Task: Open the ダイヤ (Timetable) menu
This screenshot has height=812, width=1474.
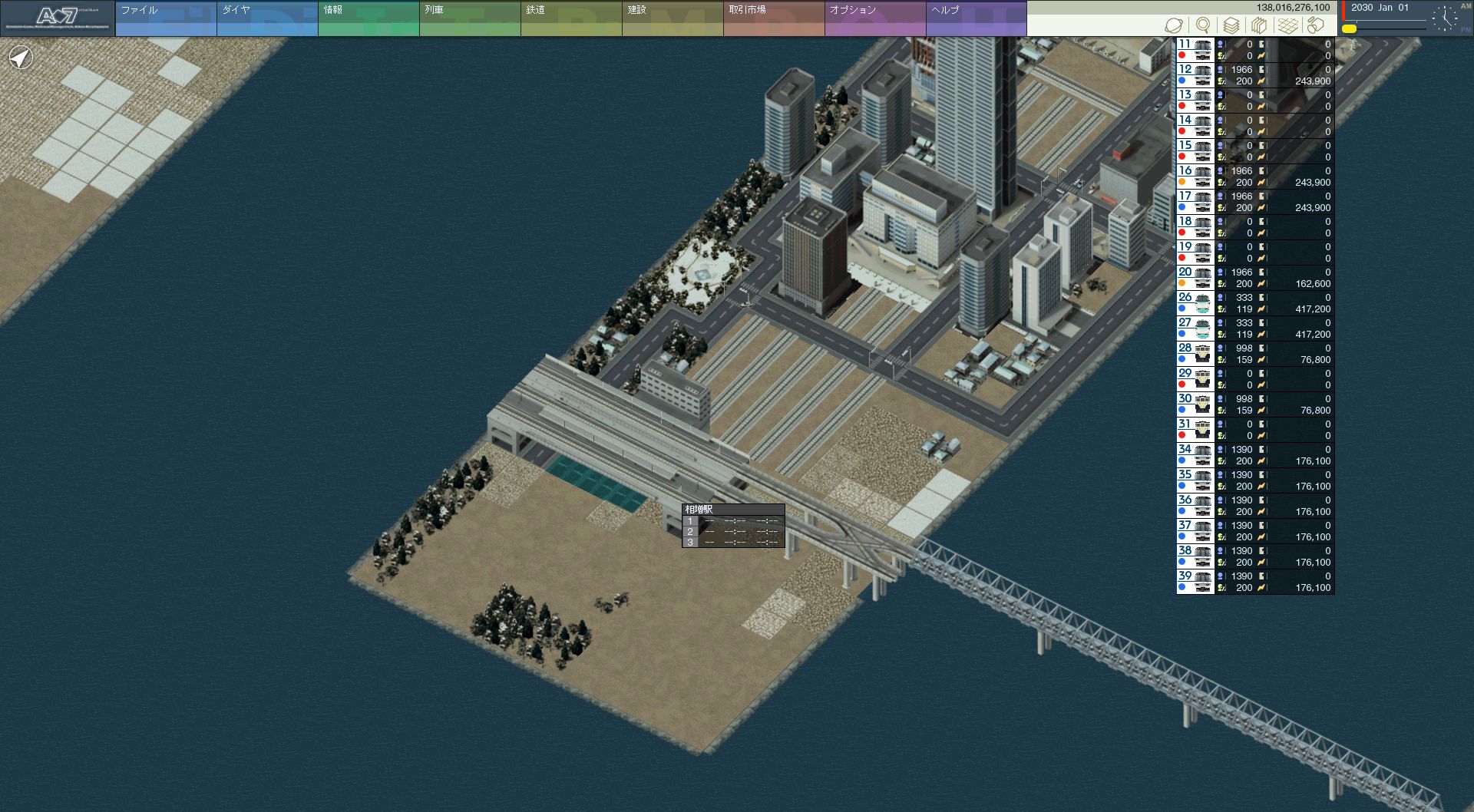Action: coord(266,18)
